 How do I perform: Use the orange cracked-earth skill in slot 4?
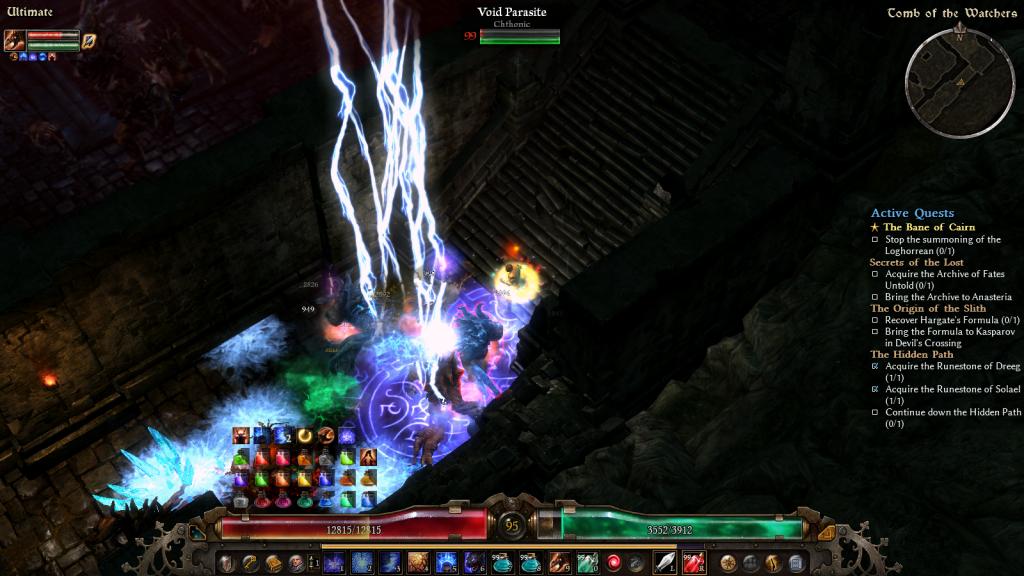pyautogui.click(x=418, y=563)
